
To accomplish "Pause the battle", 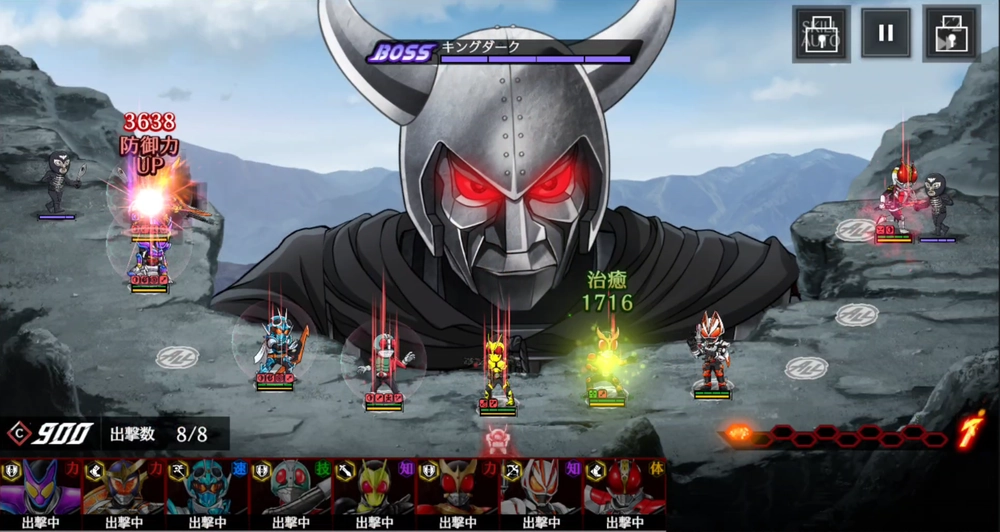I will [885, 34].
